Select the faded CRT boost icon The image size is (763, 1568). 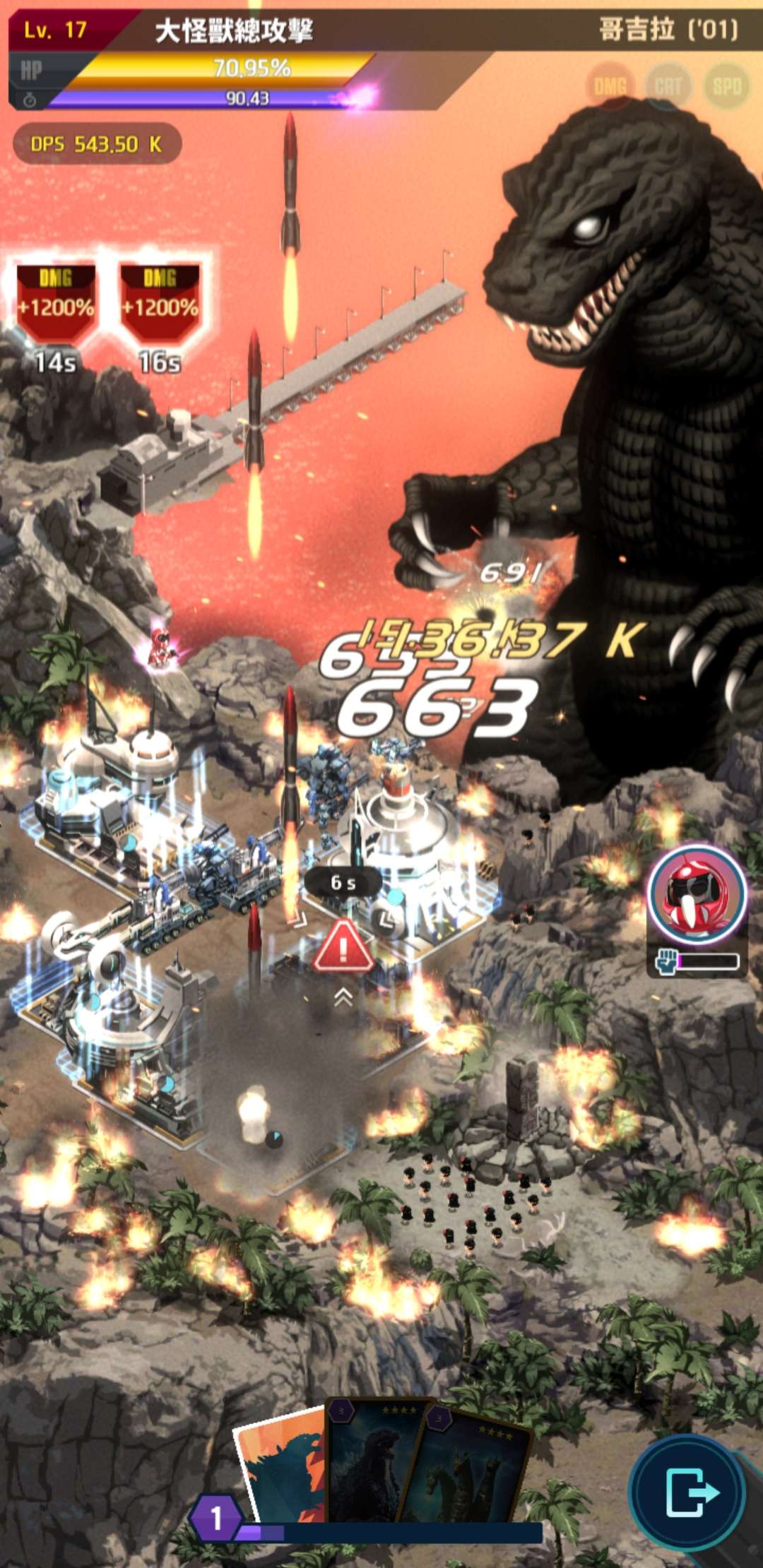668,86
